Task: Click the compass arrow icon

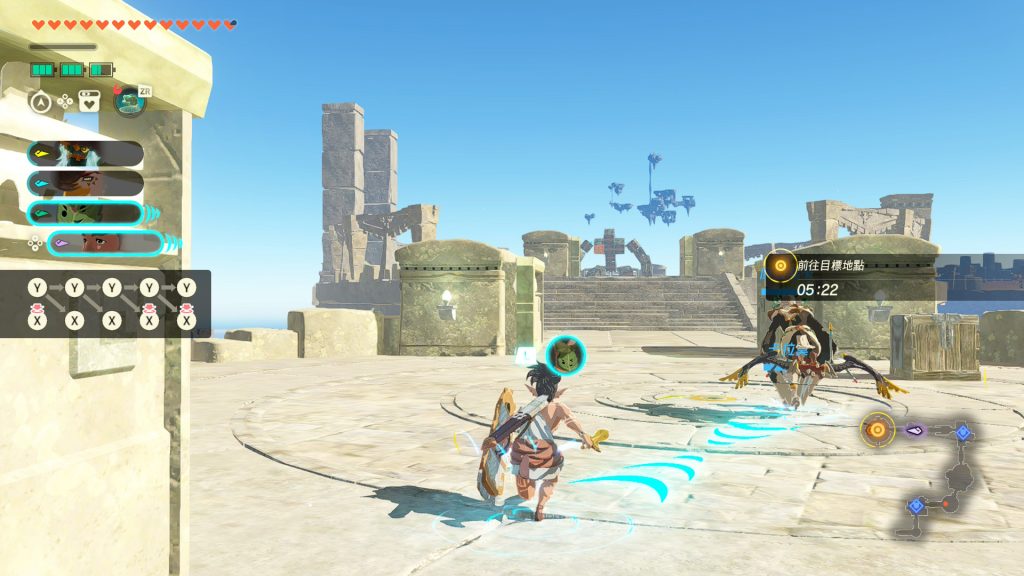Action: [x=40, y=101]
